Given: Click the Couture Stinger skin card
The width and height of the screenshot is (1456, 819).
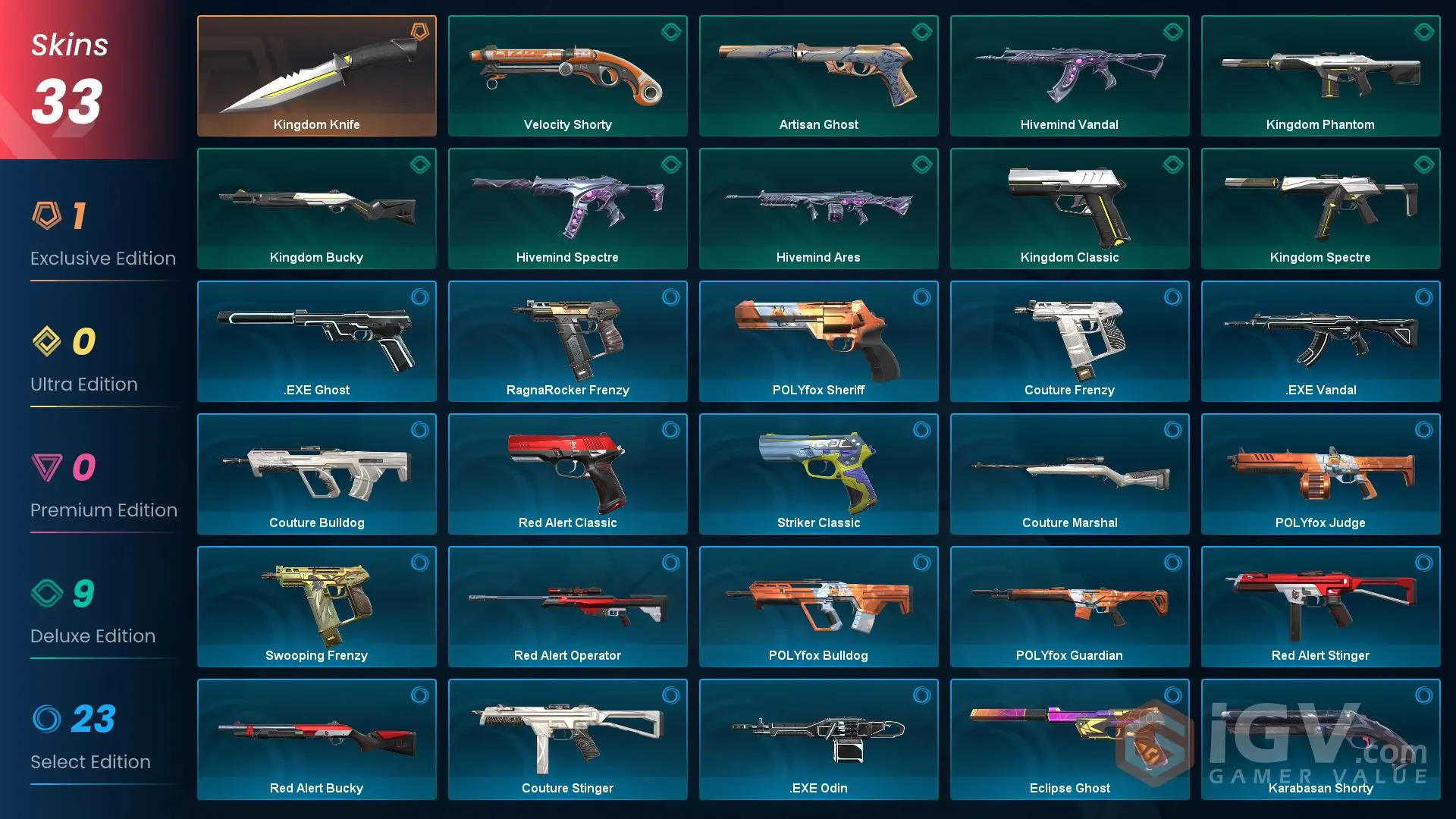Looking at the screenshot, I should [567, 739].
